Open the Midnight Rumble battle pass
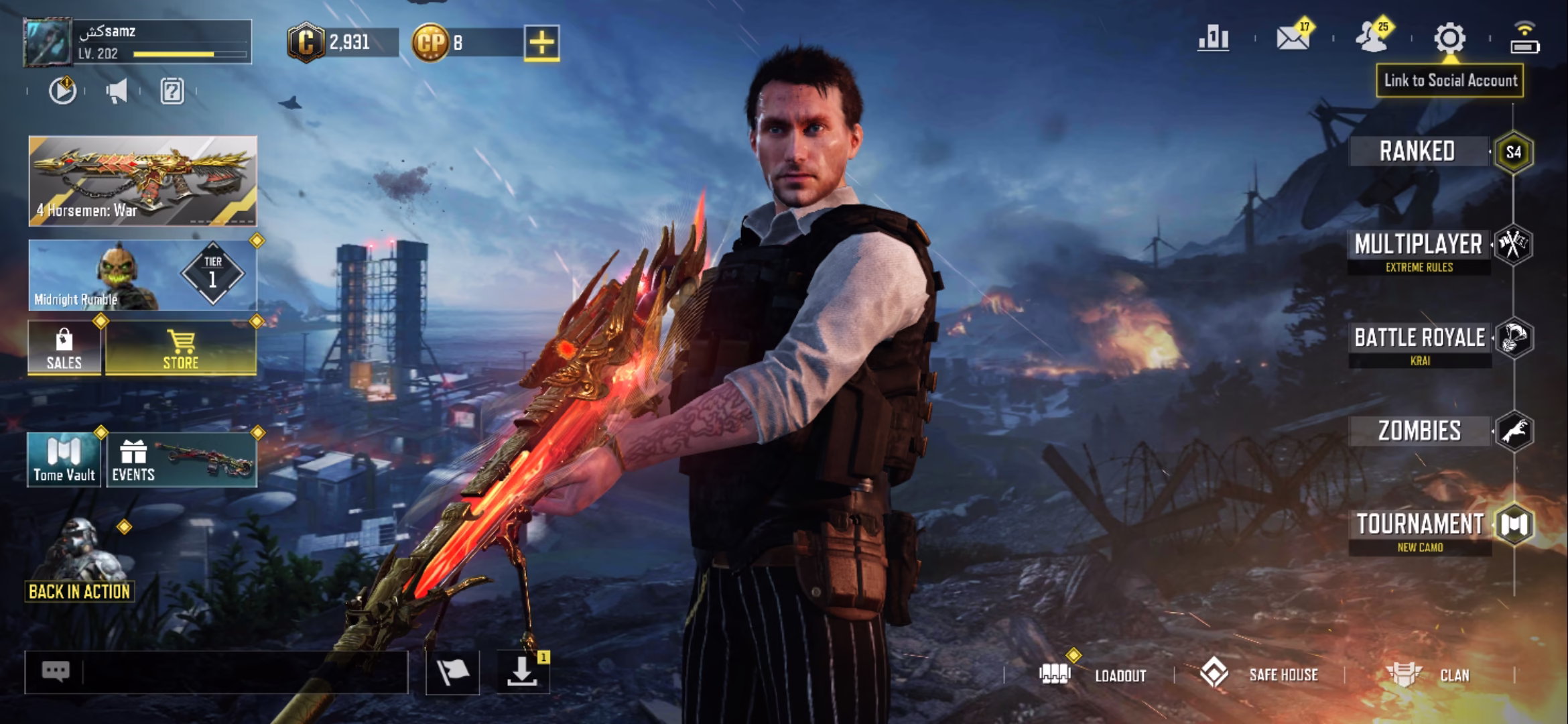 (x=143, y=275)
